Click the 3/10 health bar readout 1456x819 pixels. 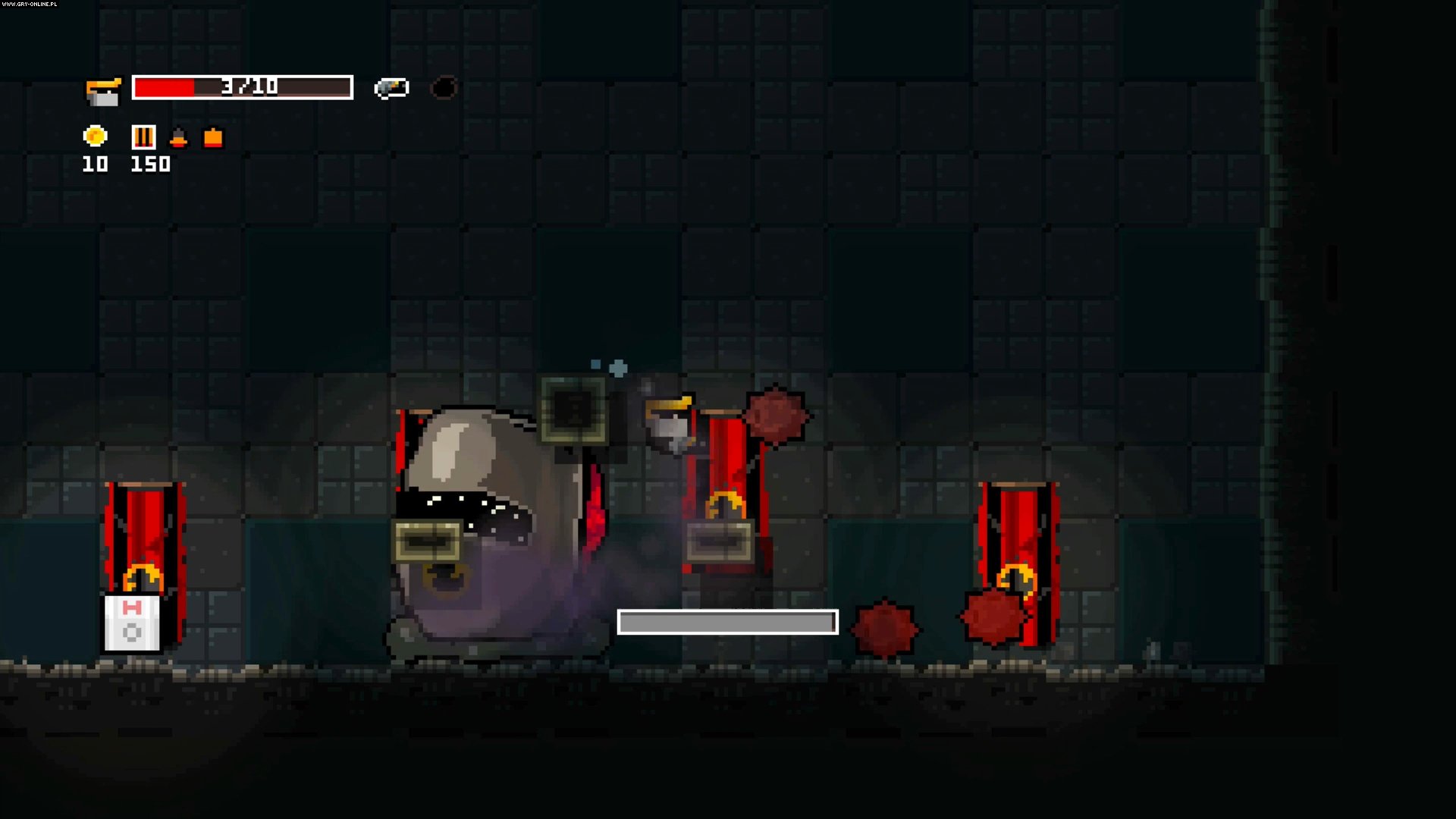click(x=243, y=86)
